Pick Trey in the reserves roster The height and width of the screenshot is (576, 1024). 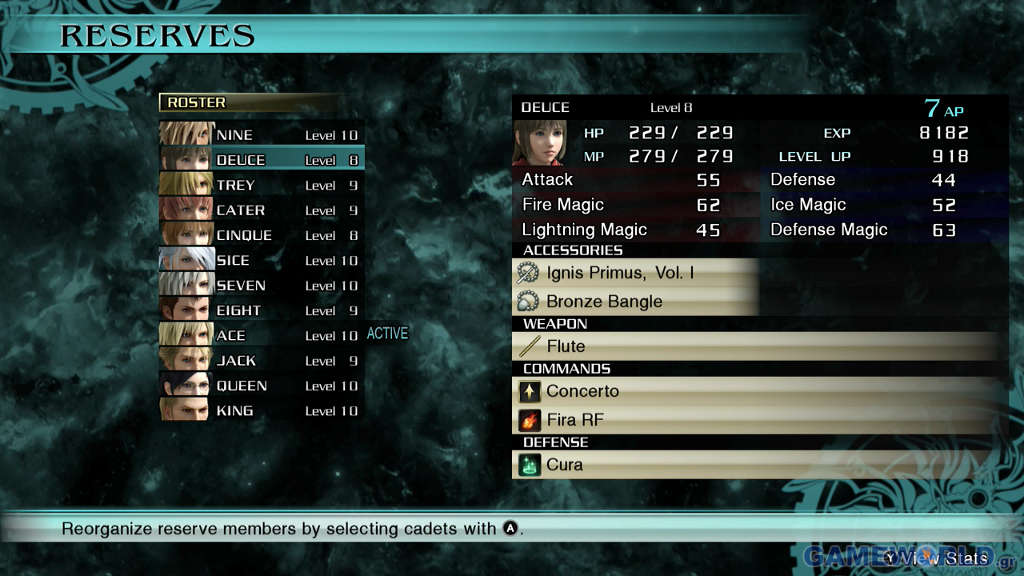262,185
